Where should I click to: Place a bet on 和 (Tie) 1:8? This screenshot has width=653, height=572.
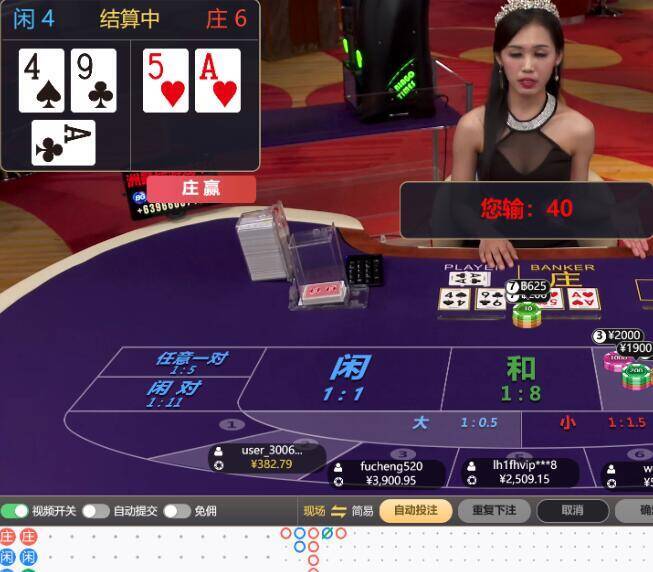(x=520, y=379)
